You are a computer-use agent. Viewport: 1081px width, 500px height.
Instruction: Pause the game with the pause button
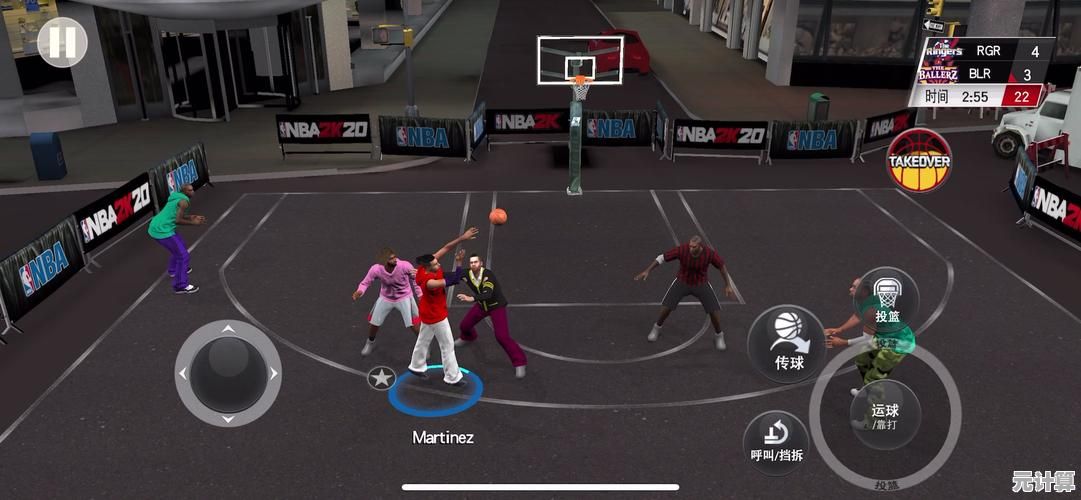coord(62,42)
